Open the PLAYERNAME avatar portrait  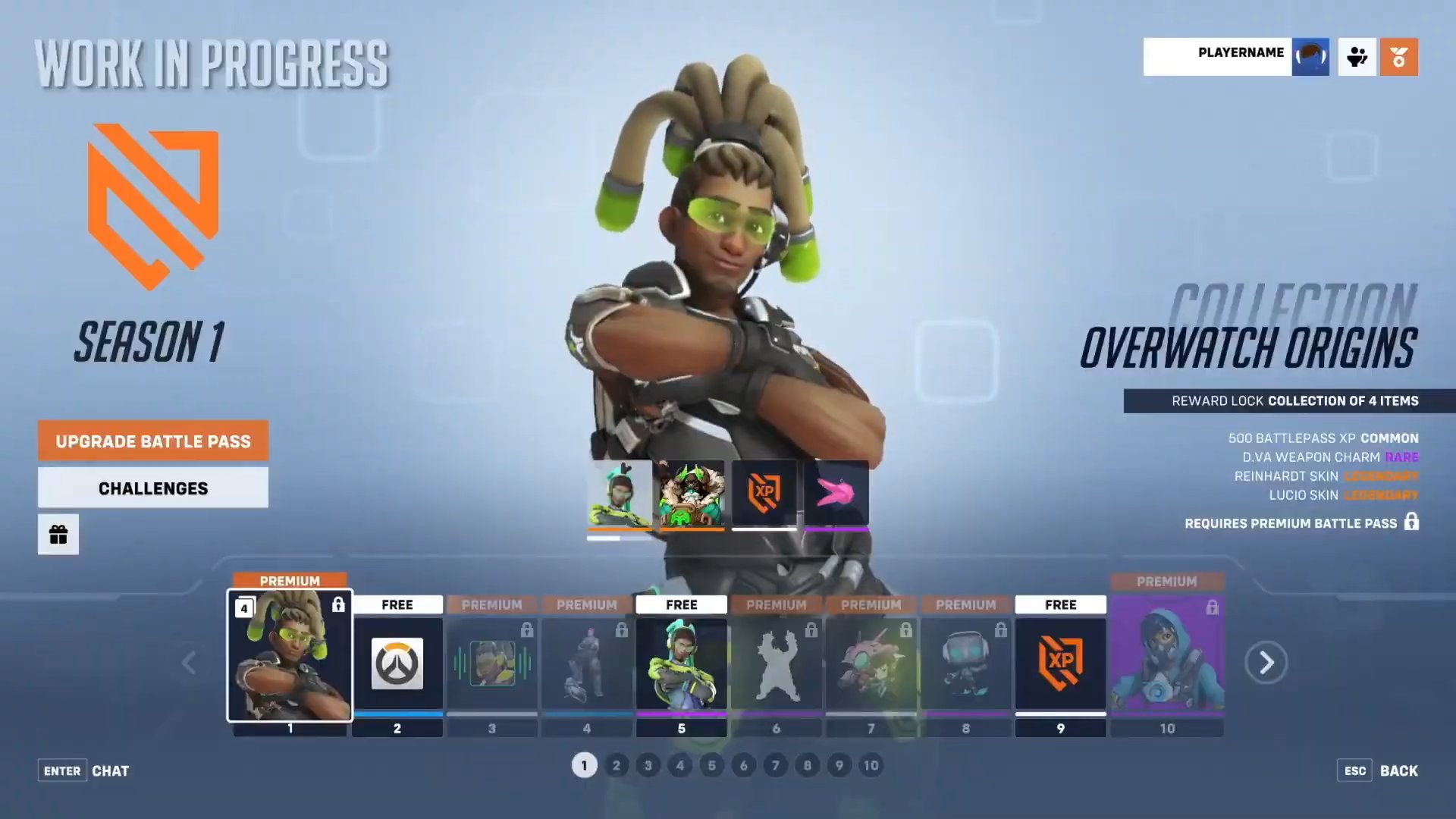pos(1310,57)
